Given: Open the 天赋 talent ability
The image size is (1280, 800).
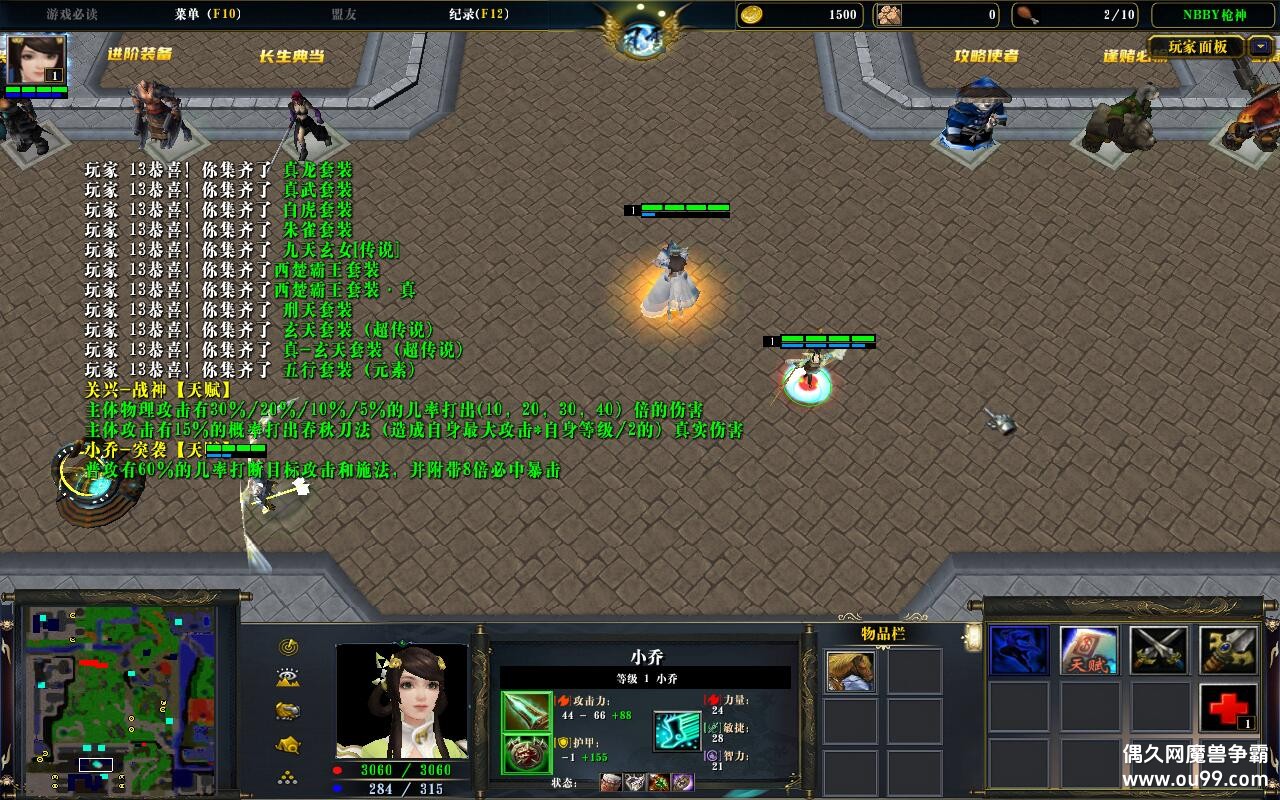Looking at the screenshot, I should tap(1089, 651).
